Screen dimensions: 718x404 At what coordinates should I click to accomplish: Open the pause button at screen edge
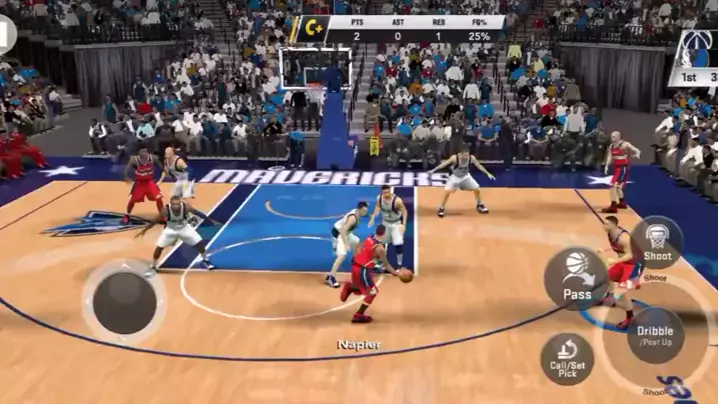point(5,33)
